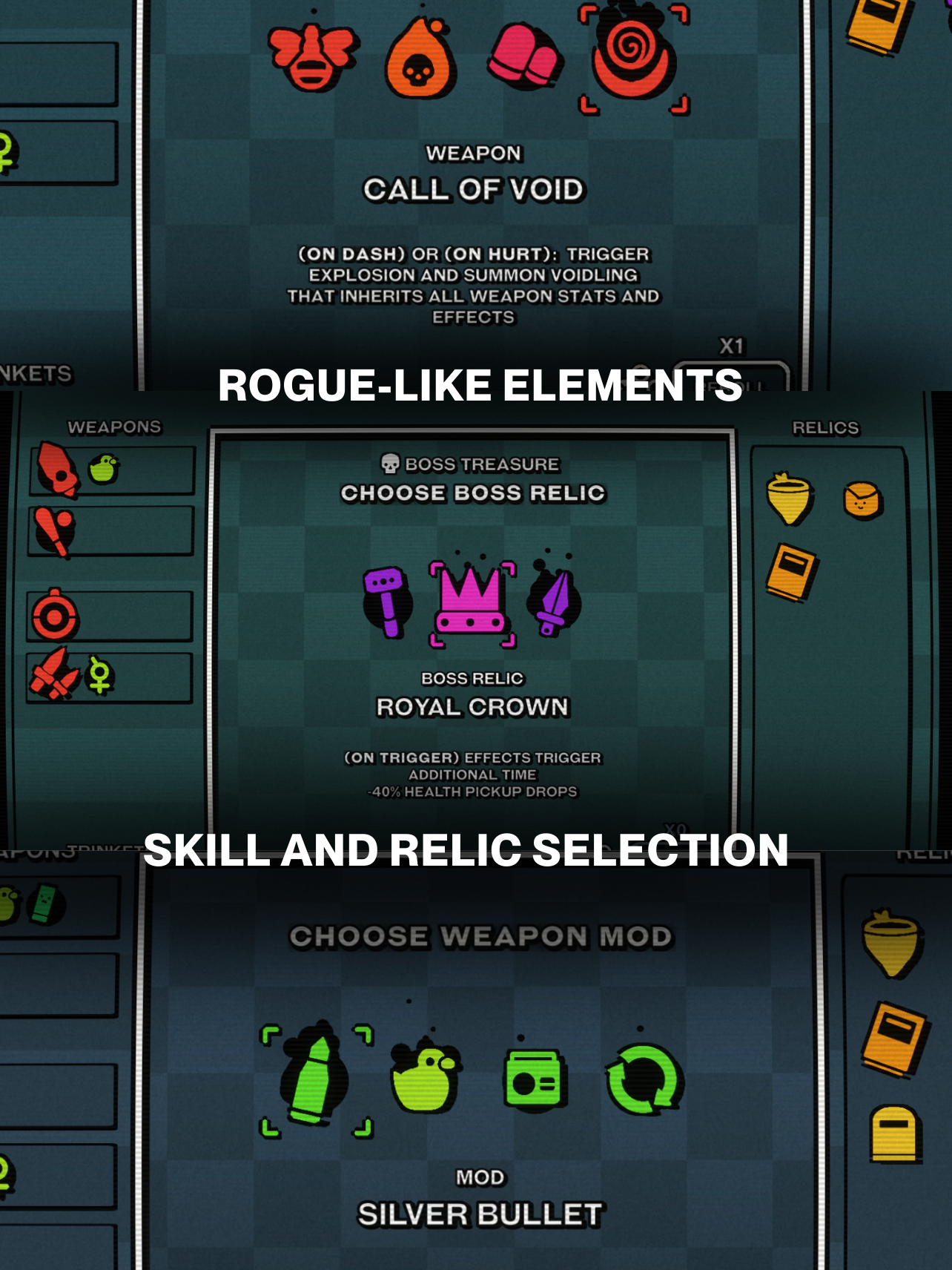Select the red bee weapon icon

[311, 56]
